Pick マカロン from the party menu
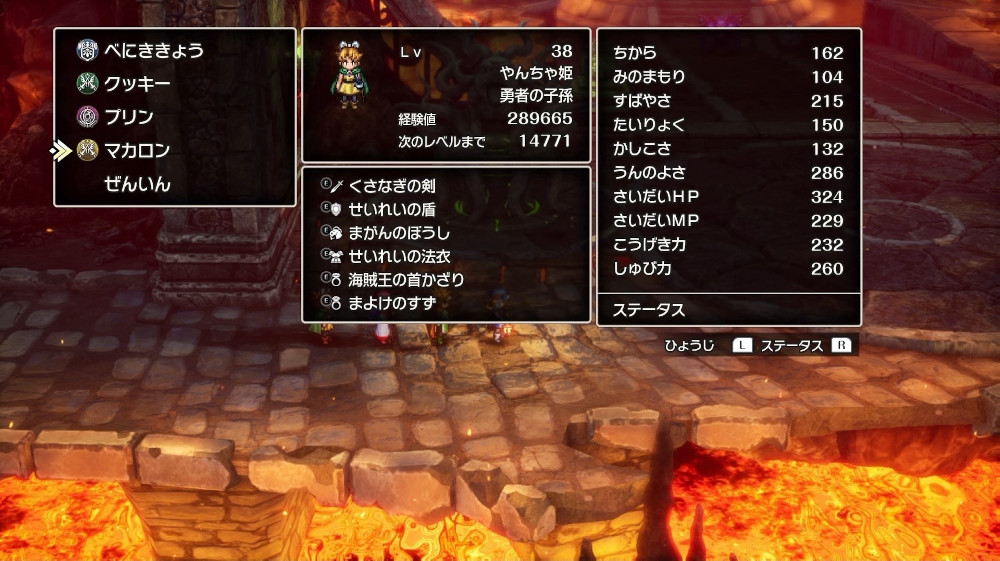 point(137,151)
